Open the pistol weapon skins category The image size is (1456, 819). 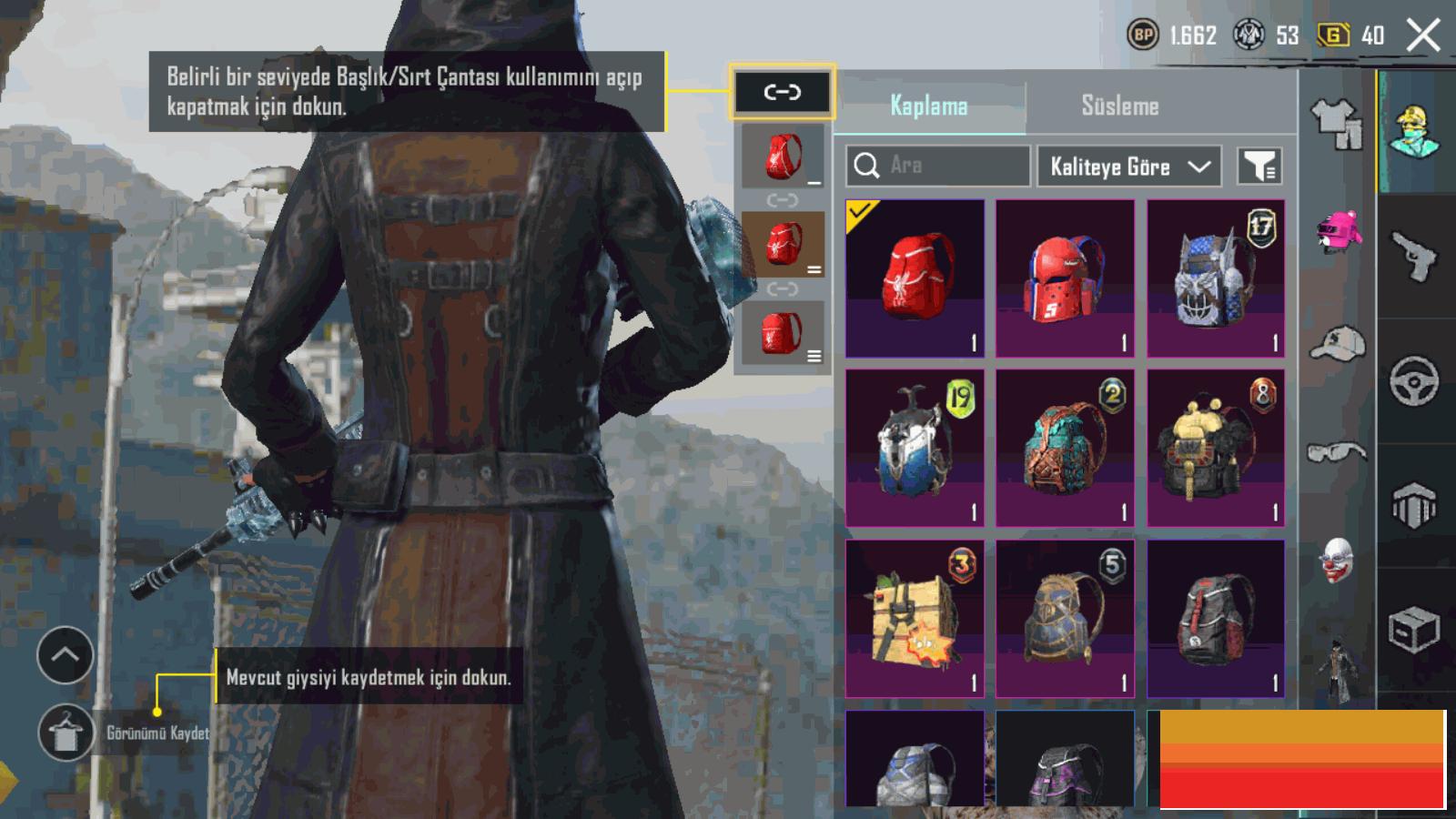(x=1415, y=257)
